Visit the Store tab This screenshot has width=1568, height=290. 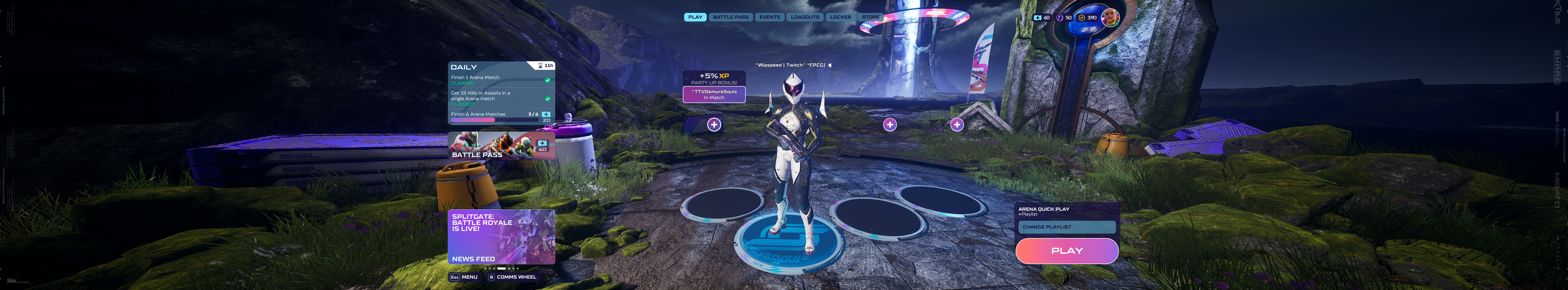[x=870, y=17]
